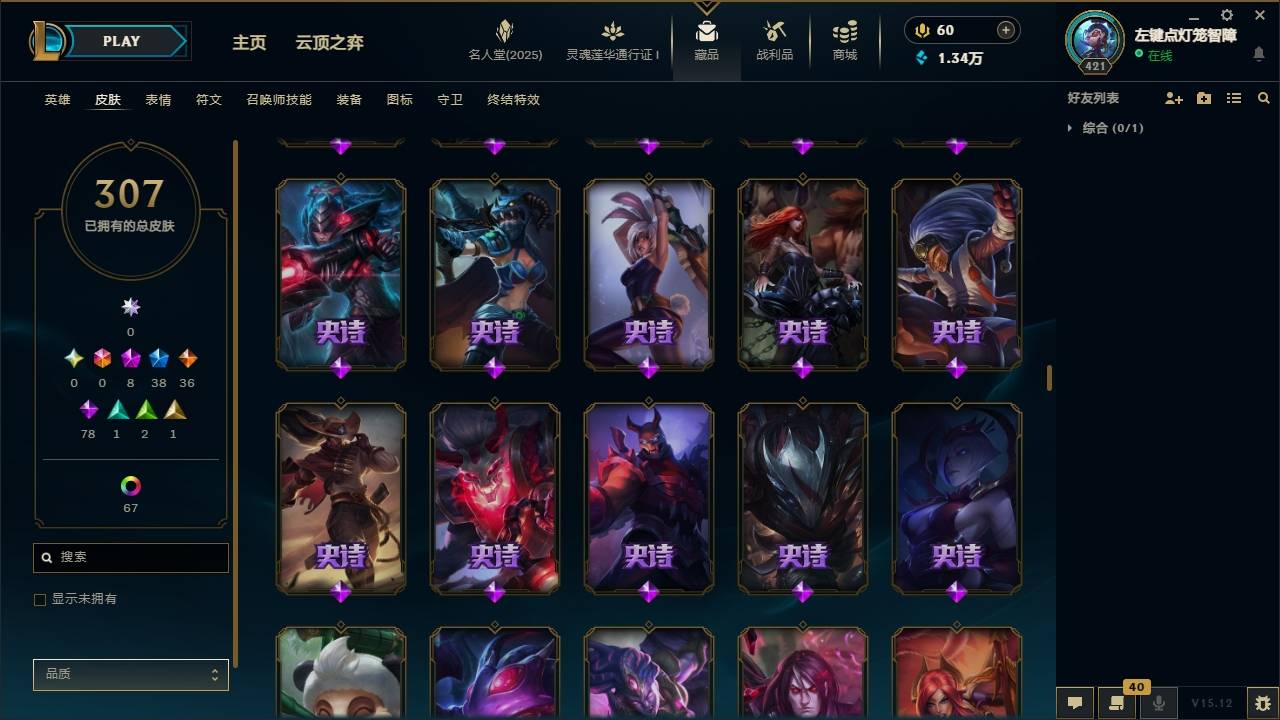The width and height of the screenshot is (1280, 720).
Task: Click the plus button to buy RP
Action: (1004, 29)
